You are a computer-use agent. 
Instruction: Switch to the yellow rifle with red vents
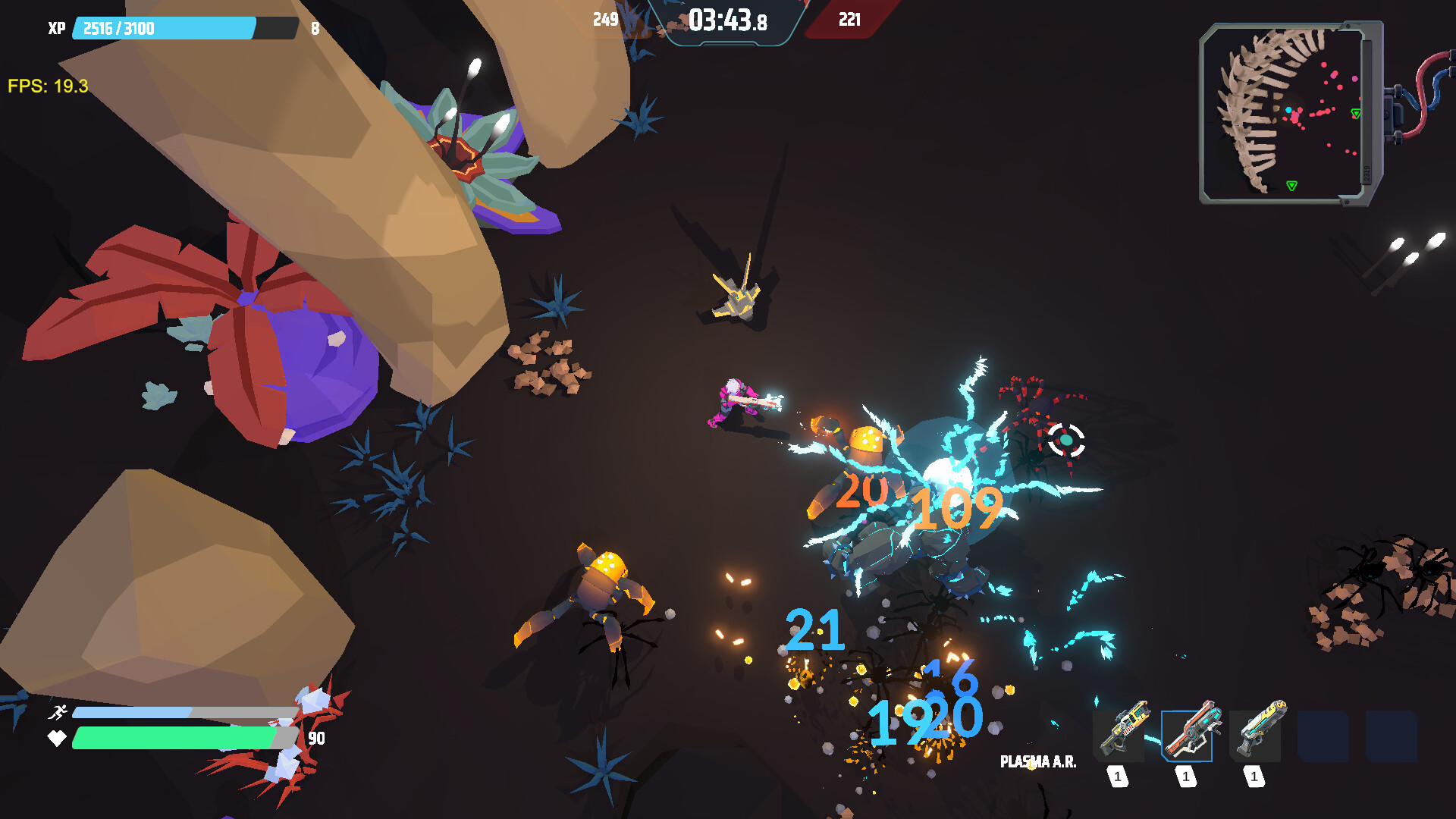(1119, 734)
